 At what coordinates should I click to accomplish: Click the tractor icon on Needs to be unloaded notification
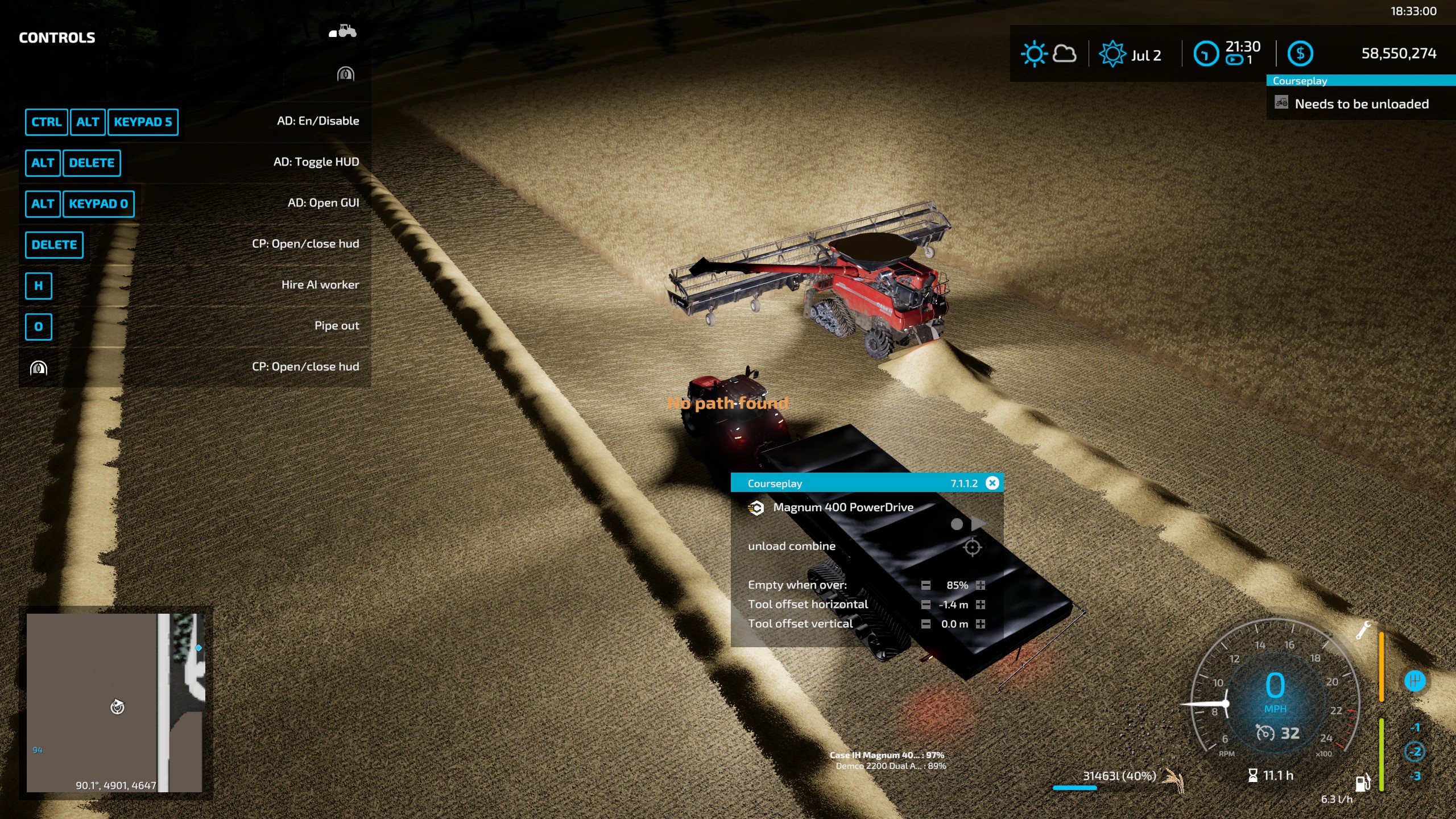[x=1281, y=104]
